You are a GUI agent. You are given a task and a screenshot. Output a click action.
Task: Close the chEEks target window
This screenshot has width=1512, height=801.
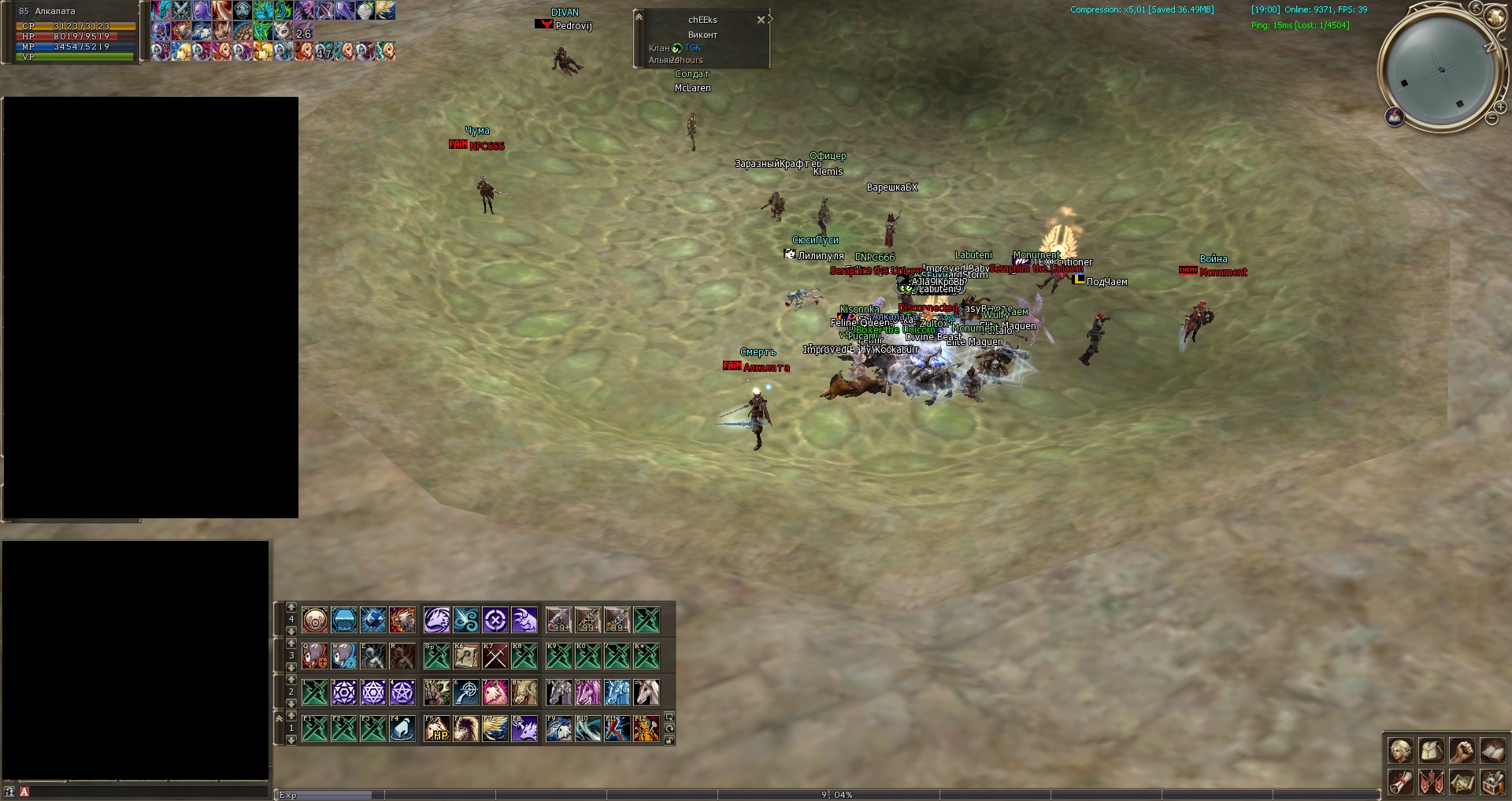coord(761,20)
